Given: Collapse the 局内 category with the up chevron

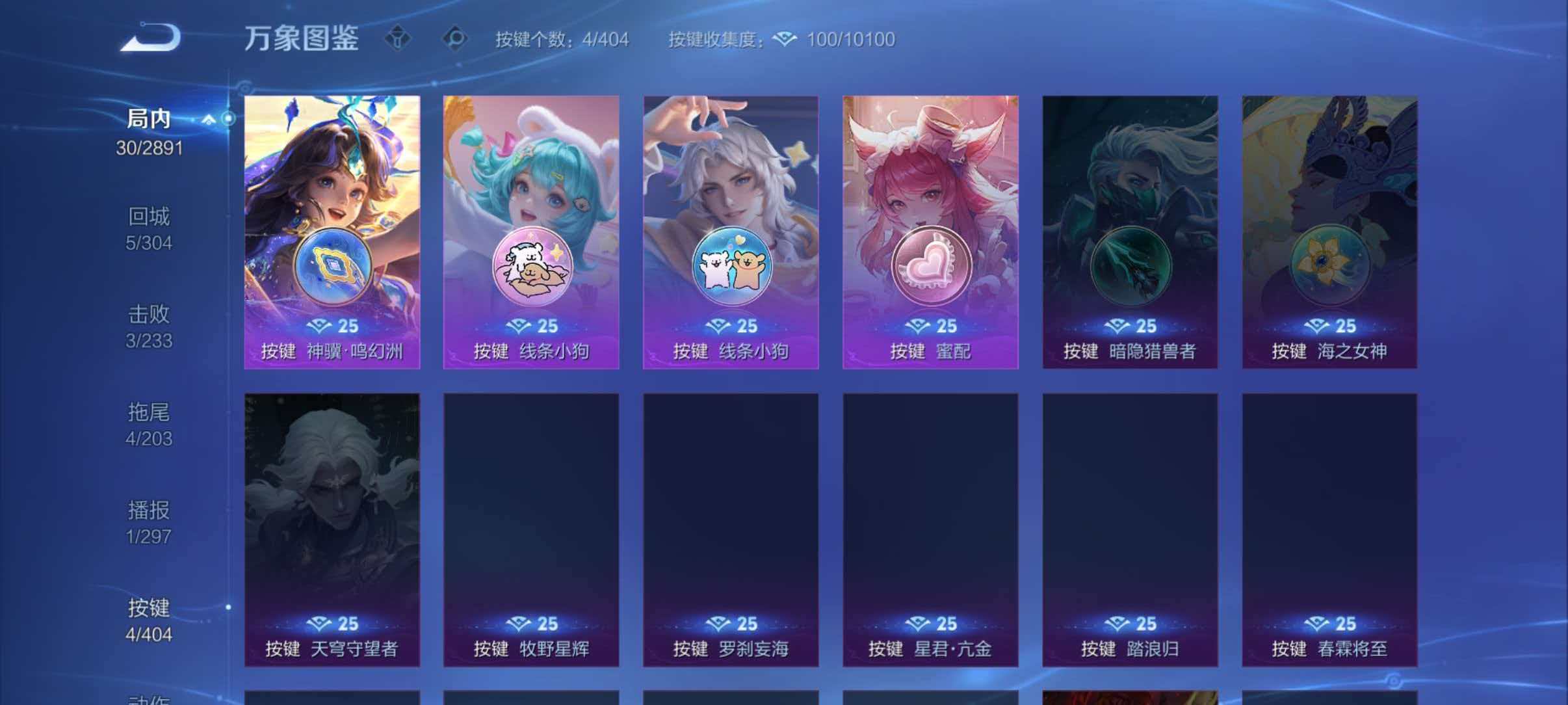Looking at the screenshot, I should [209, 118].
